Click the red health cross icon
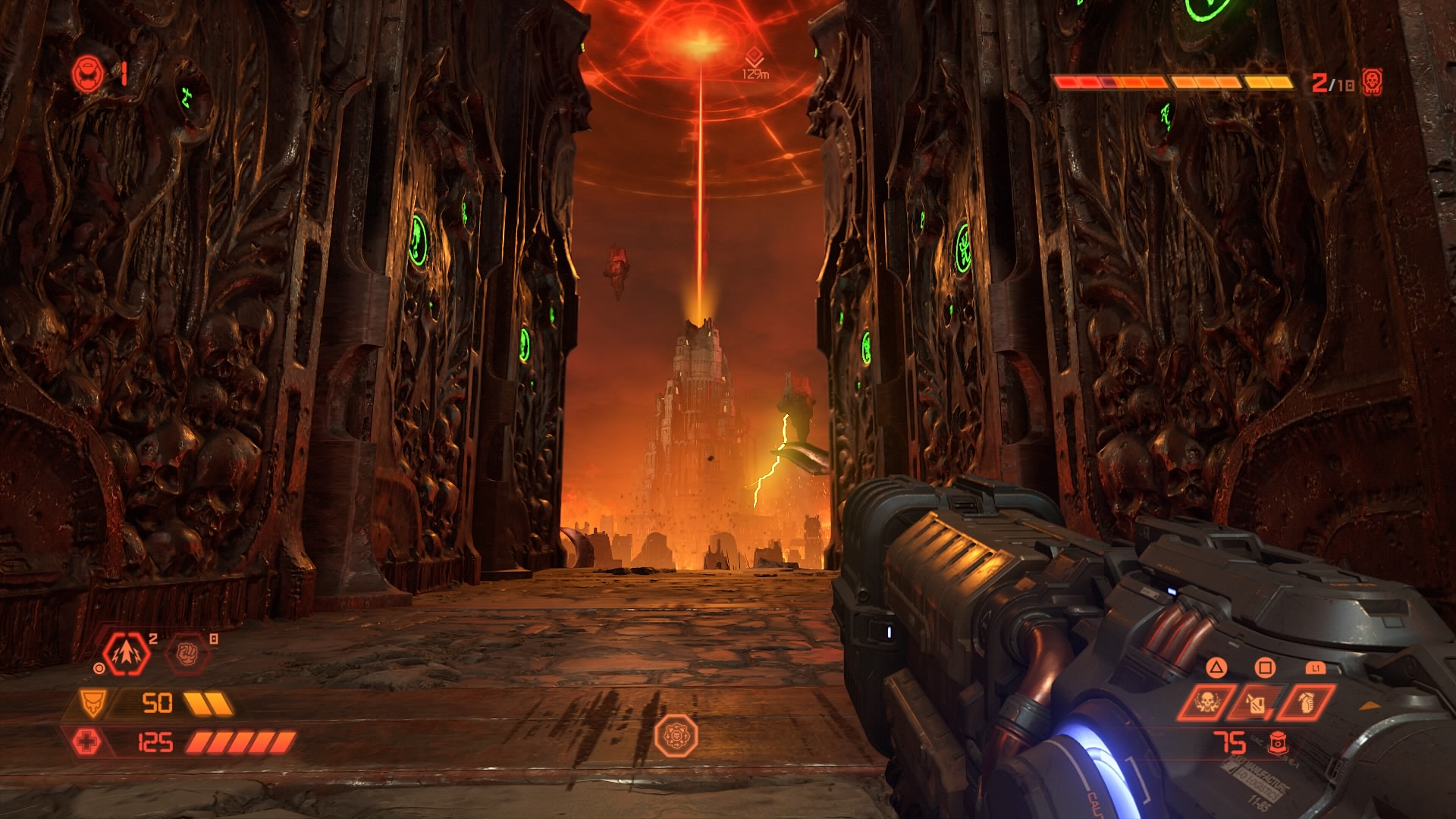 point(86,742)
